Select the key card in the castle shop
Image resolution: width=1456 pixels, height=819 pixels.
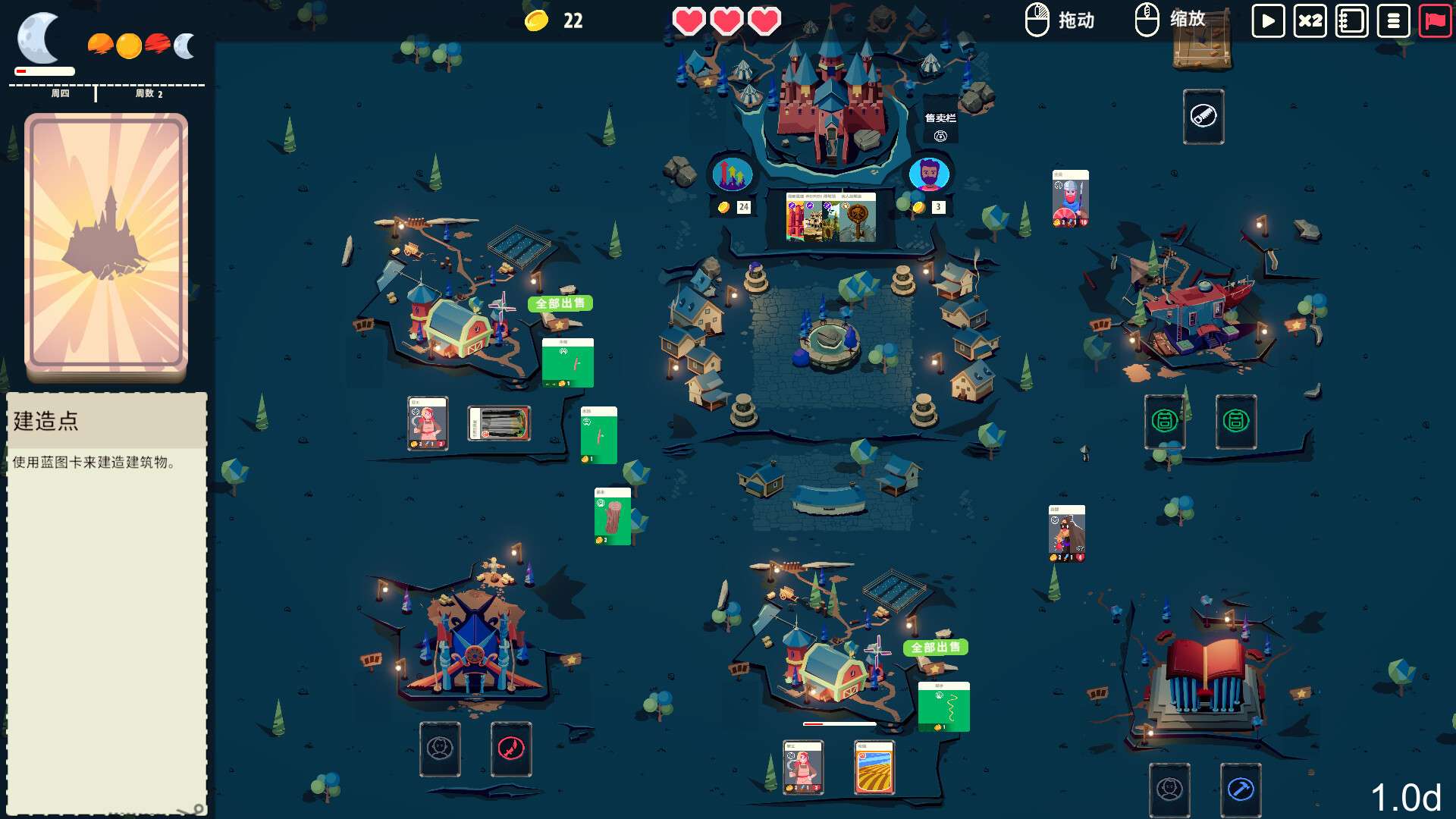click(858, 218)
